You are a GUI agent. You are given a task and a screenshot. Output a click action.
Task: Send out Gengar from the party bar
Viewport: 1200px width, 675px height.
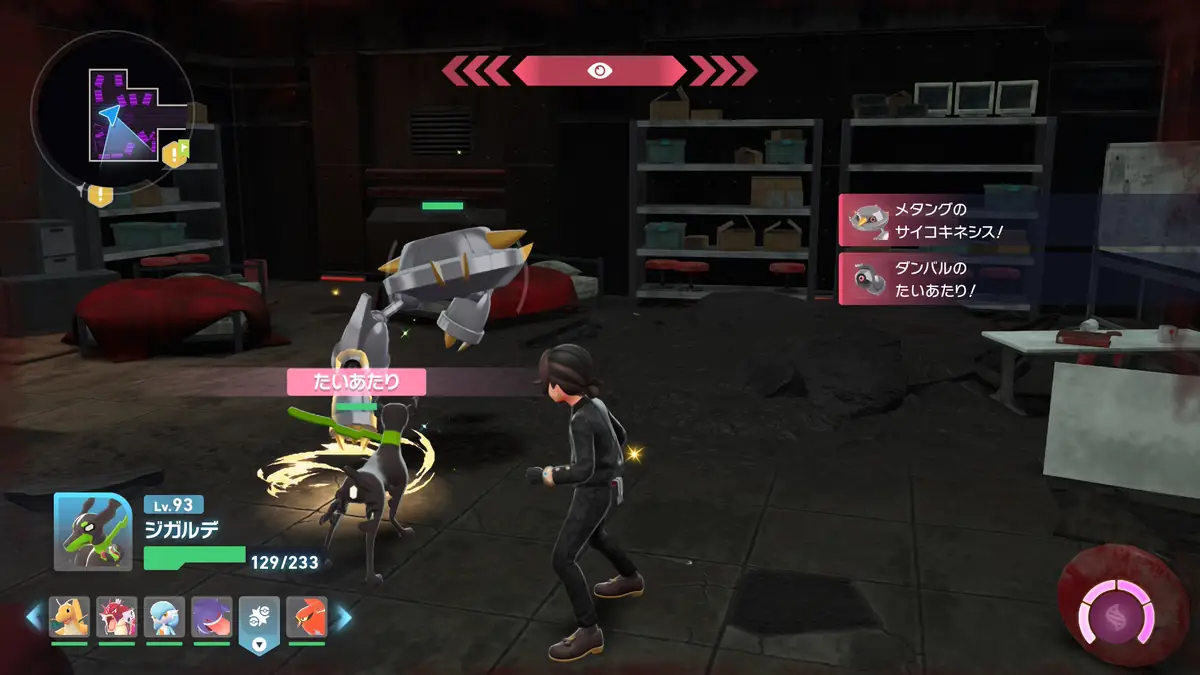211,617
